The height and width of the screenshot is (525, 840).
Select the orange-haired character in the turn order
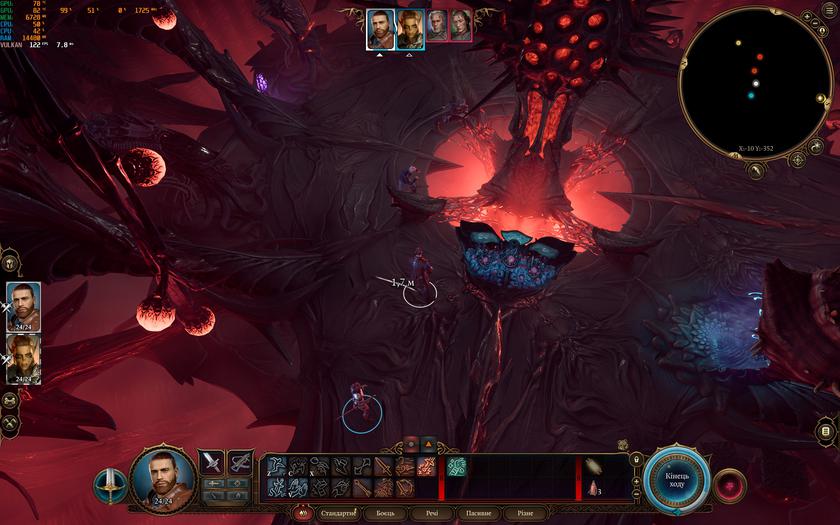click(x=410, y=29)
